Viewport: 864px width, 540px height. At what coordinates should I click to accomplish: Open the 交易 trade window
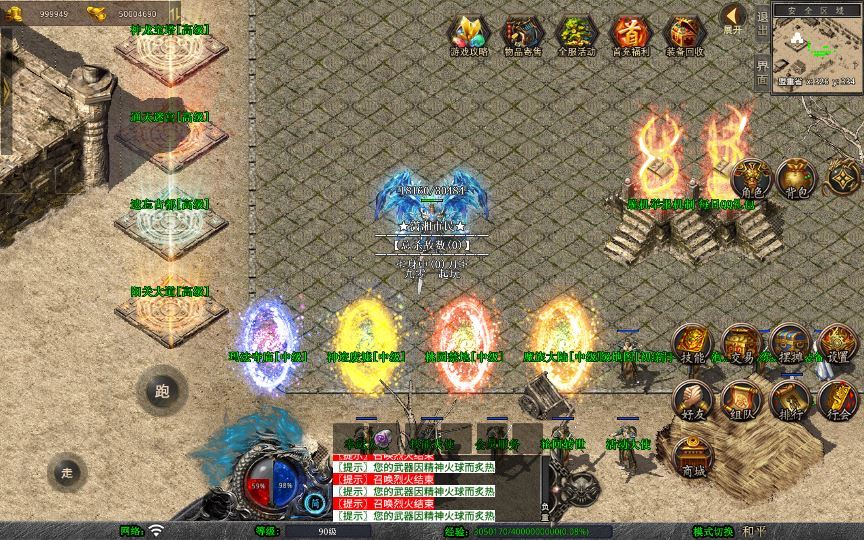point(742,345)
